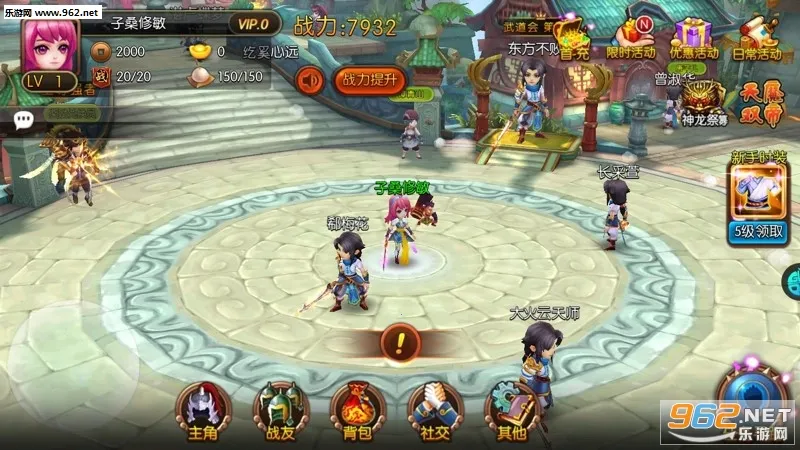Open 优惠活动 discount events gift box
This screenshot has height=450, width=800.
point(694,37)
